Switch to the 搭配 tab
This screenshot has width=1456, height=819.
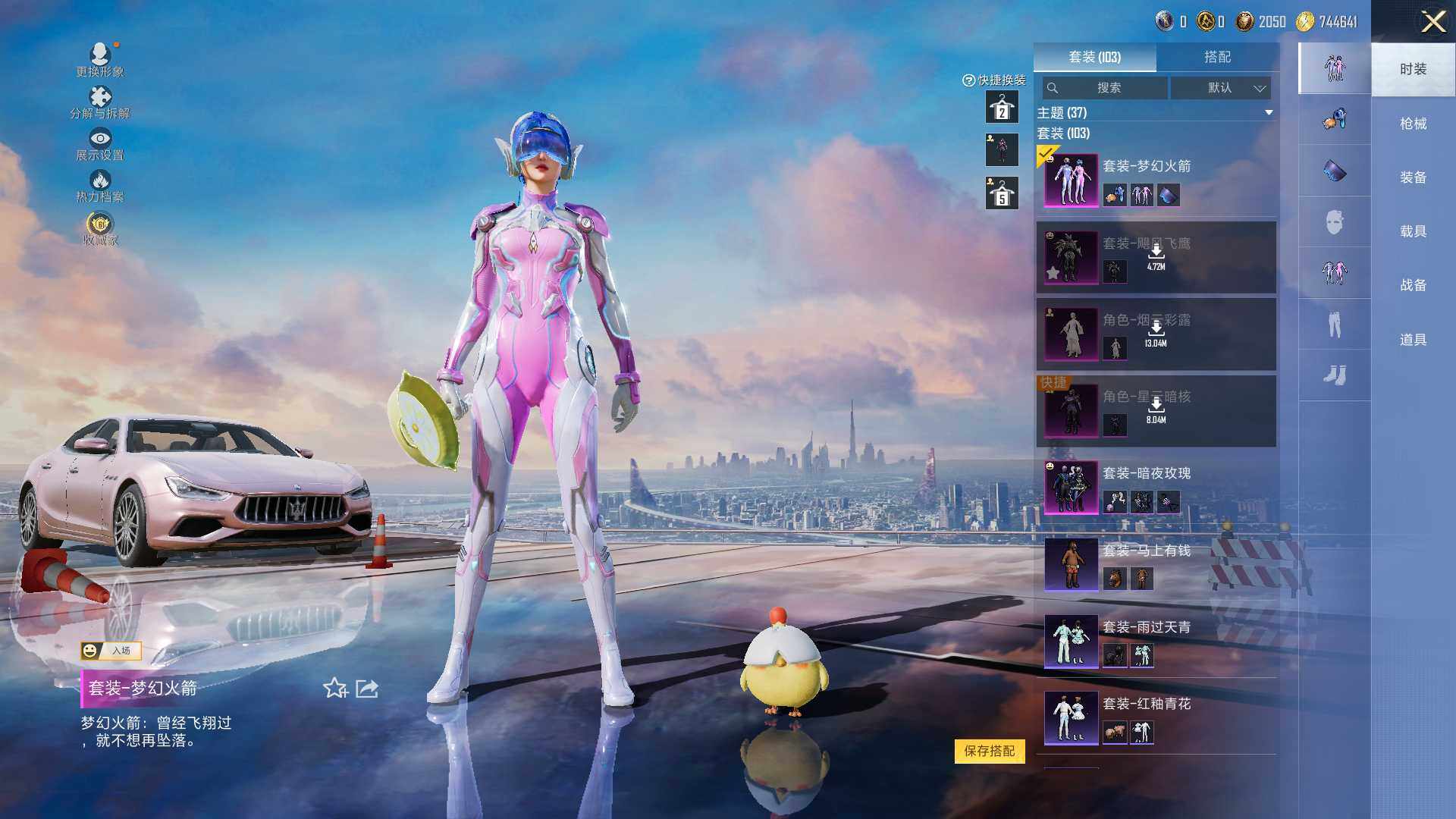(x=1217, y=57)
